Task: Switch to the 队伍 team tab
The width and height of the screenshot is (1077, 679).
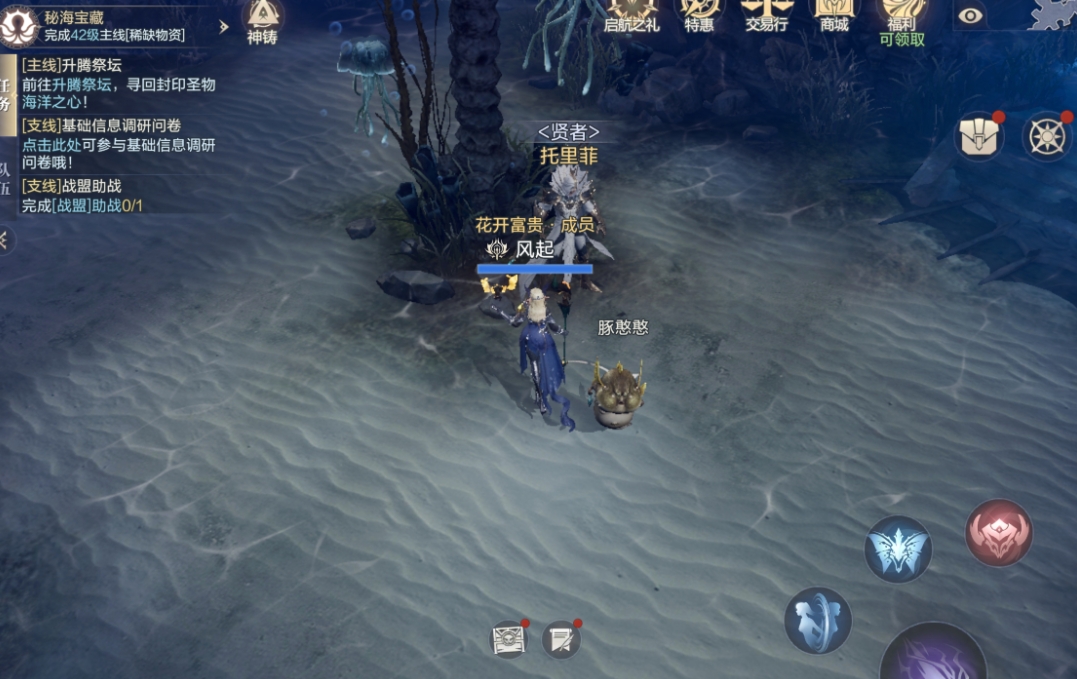Action: click(6, 178)
